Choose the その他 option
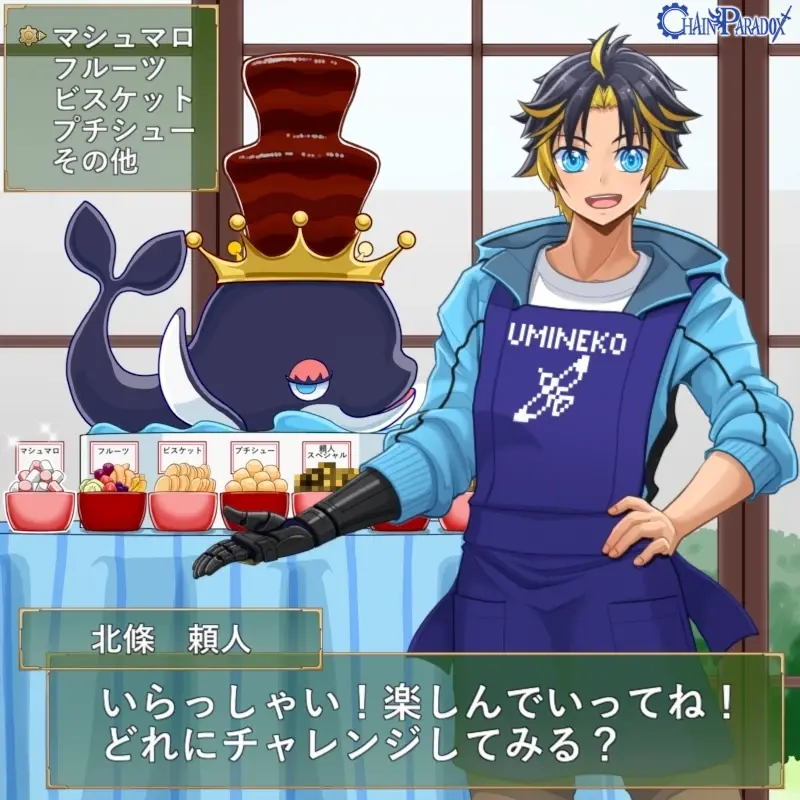 [95, 159]
